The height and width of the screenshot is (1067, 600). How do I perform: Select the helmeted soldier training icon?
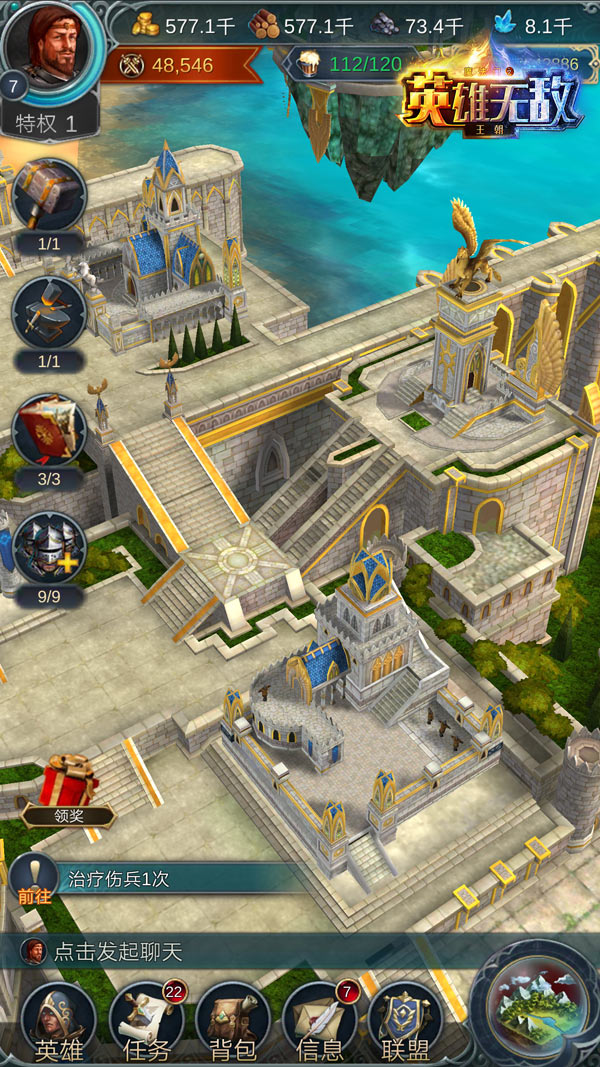pyautogui.click(x=48, y=548)
